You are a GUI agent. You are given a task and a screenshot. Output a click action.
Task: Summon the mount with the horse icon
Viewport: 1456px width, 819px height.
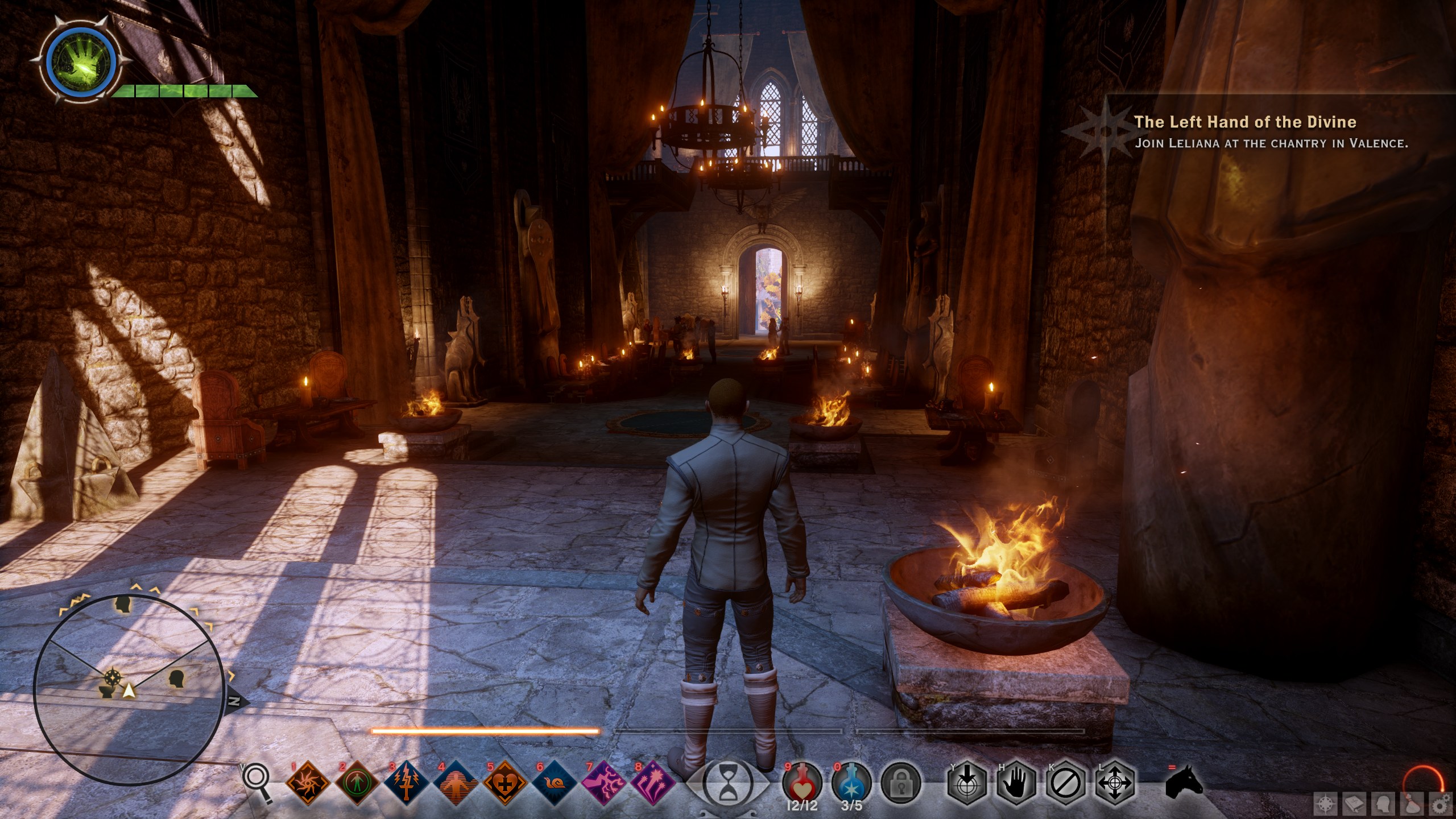click(x=1184, y=784)
